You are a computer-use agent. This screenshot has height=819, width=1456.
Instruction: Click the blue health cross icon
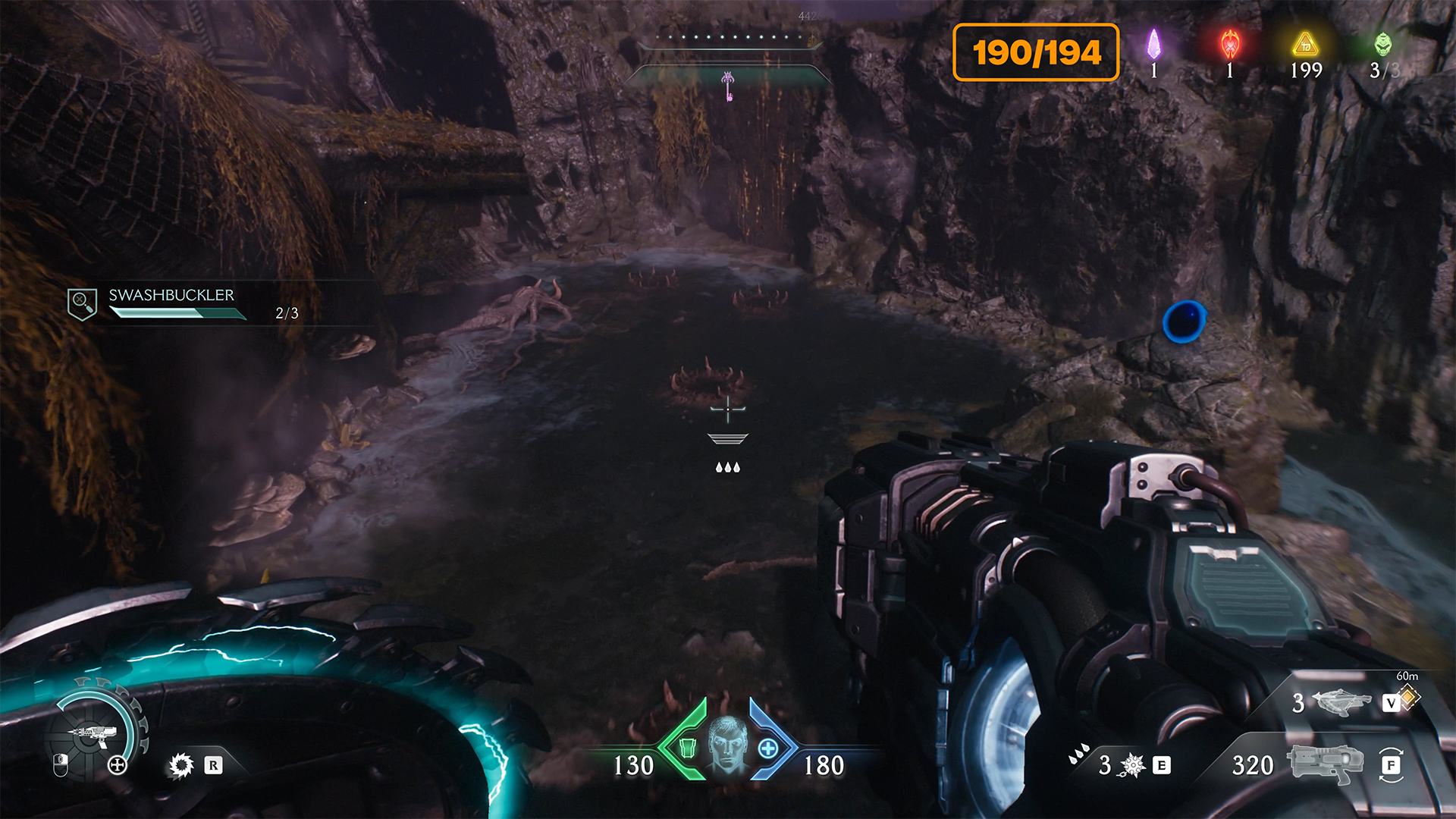pyautogui.click(x=768, y=748)
